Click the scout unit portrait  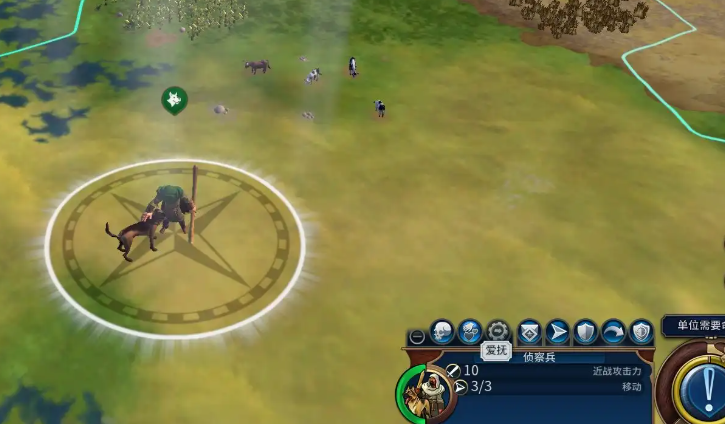click(428, 393)
